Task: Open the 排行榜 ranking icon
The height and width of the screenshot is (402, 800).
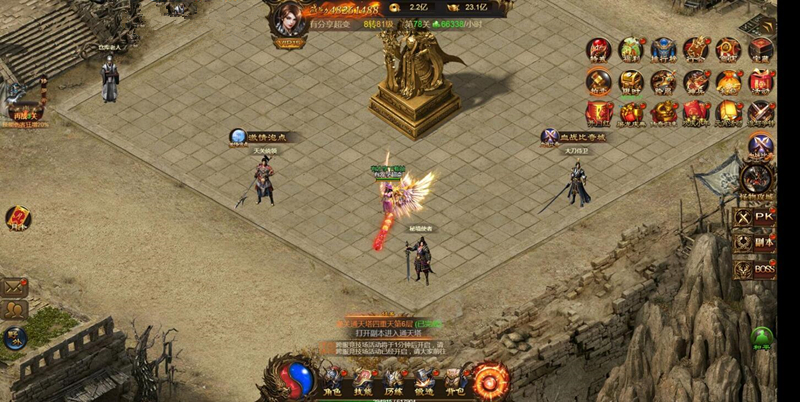Action: pos(663,50)
